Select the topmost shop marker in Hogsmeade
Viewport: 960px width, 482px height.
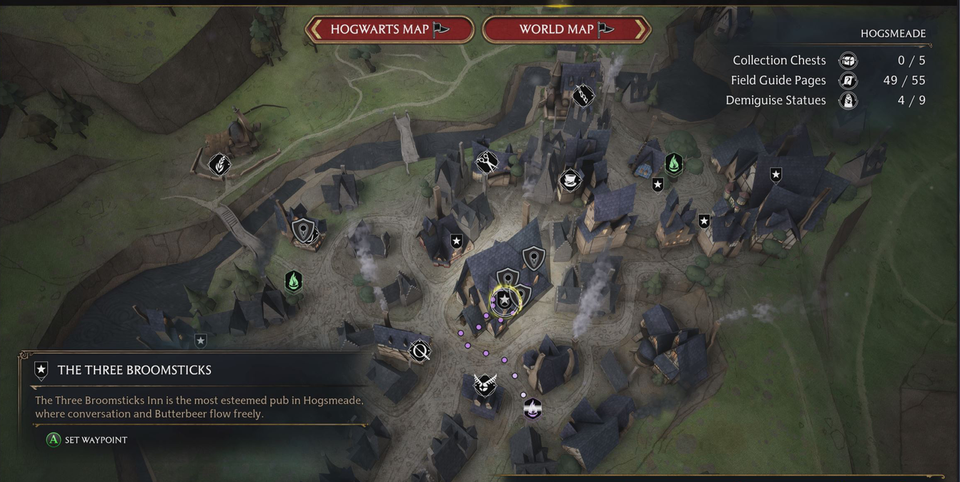[x=583, y=95]
